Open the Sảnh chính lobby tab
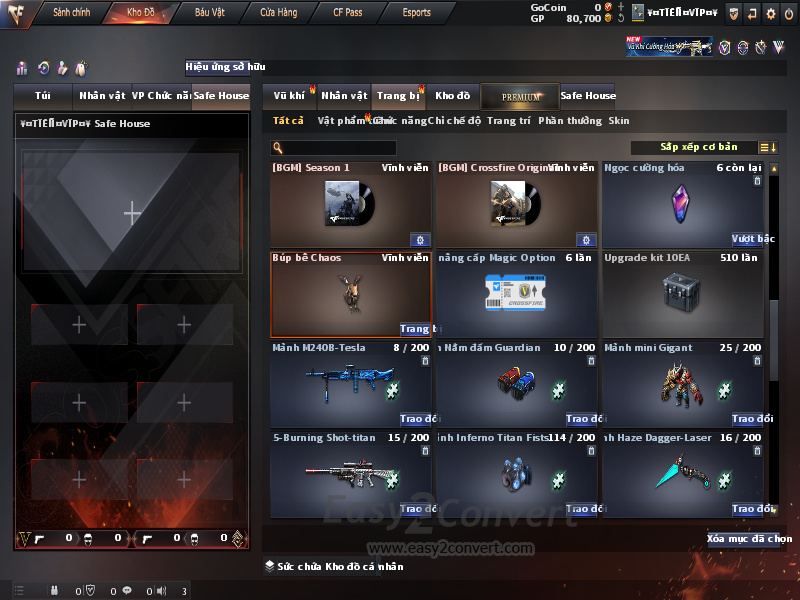This screenshot has width=800, height=600. pyautogui.click(x=72, y=13)
